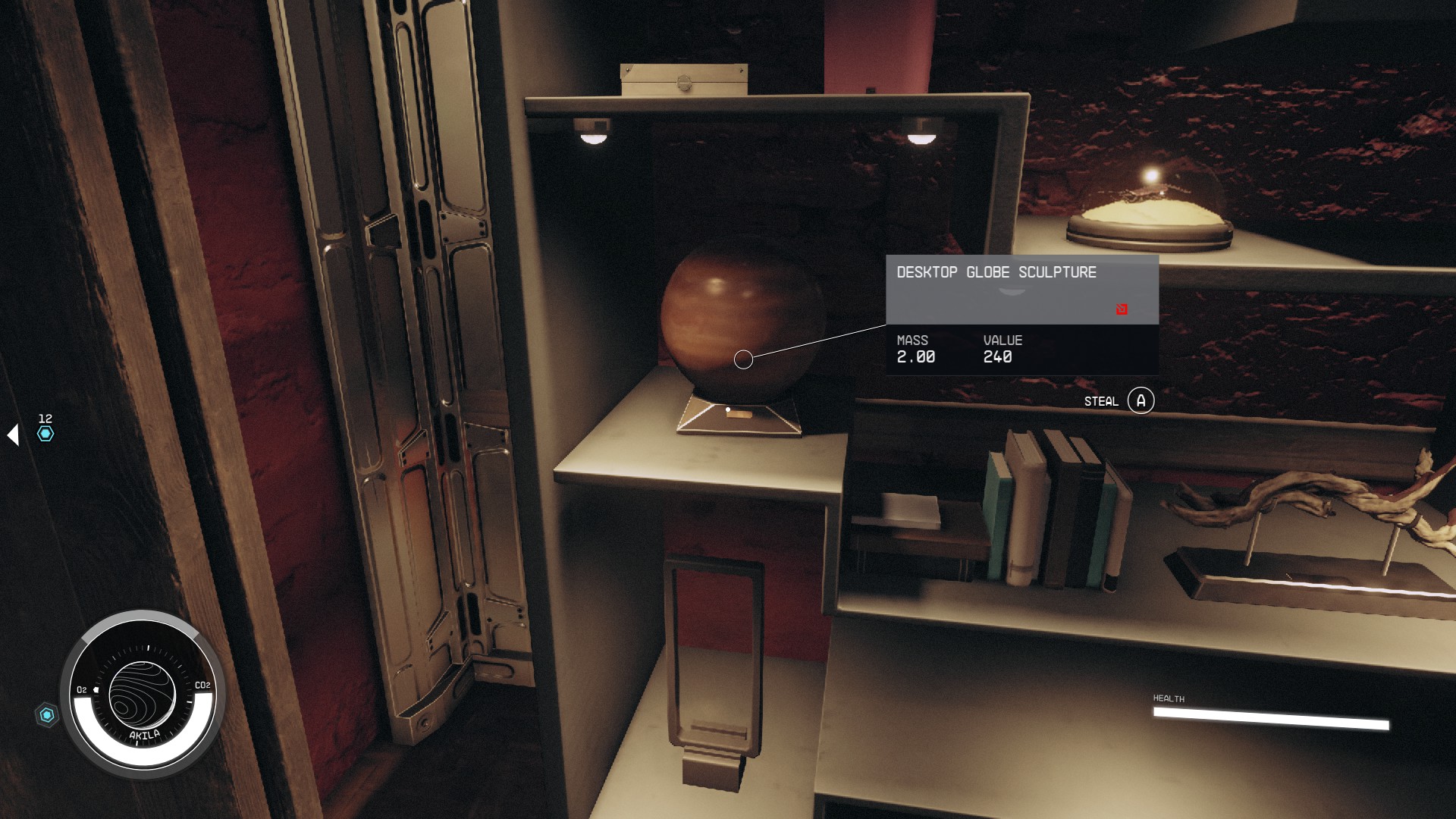
Task: Click the CO2 label on the meter
Action: [x=202, y=685]
